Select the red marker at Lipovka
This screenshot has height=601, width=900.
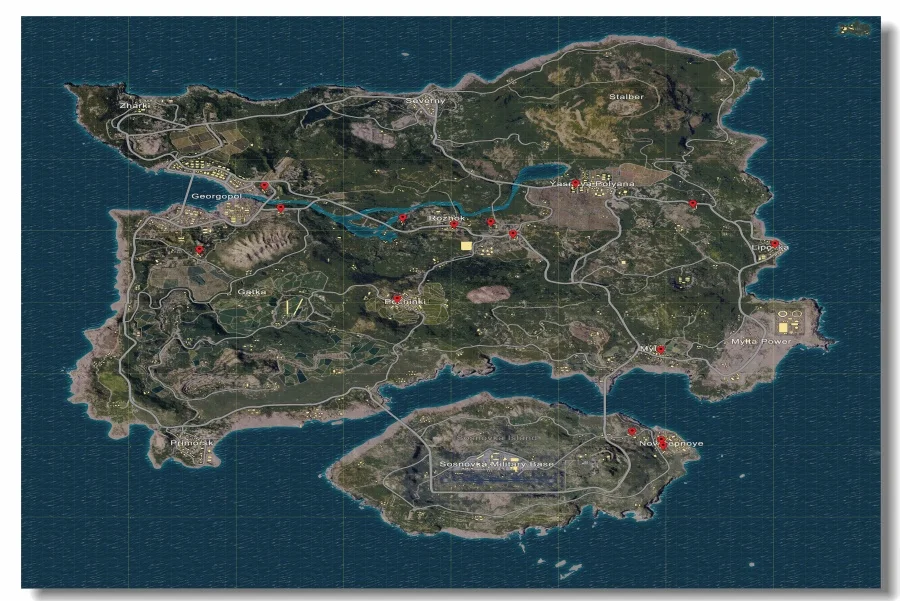pyautogui.click(x=774, y=243)
